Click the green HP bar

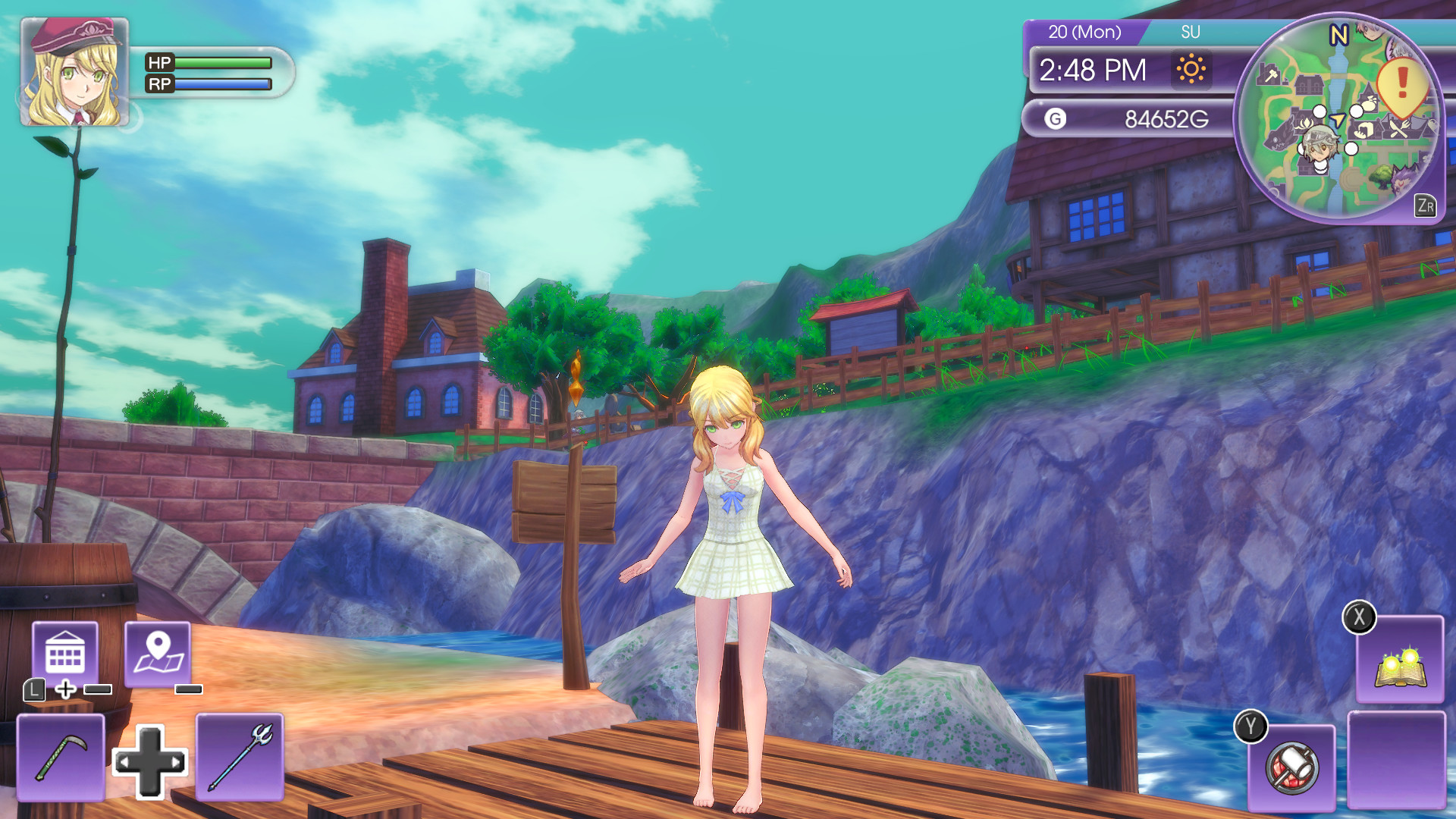[x=220, y=64]
